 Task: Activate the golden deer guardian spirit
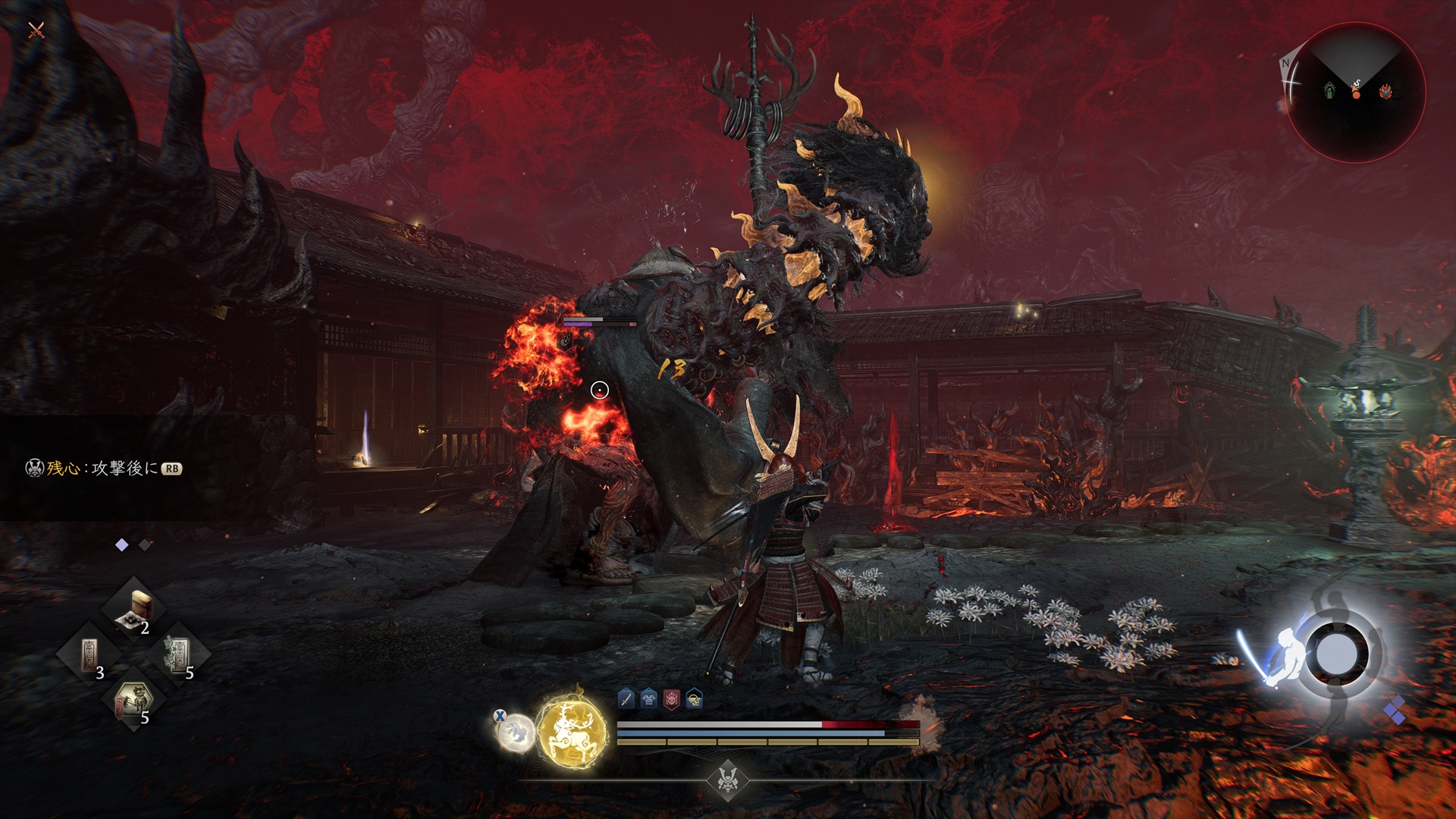pos(572,730)
